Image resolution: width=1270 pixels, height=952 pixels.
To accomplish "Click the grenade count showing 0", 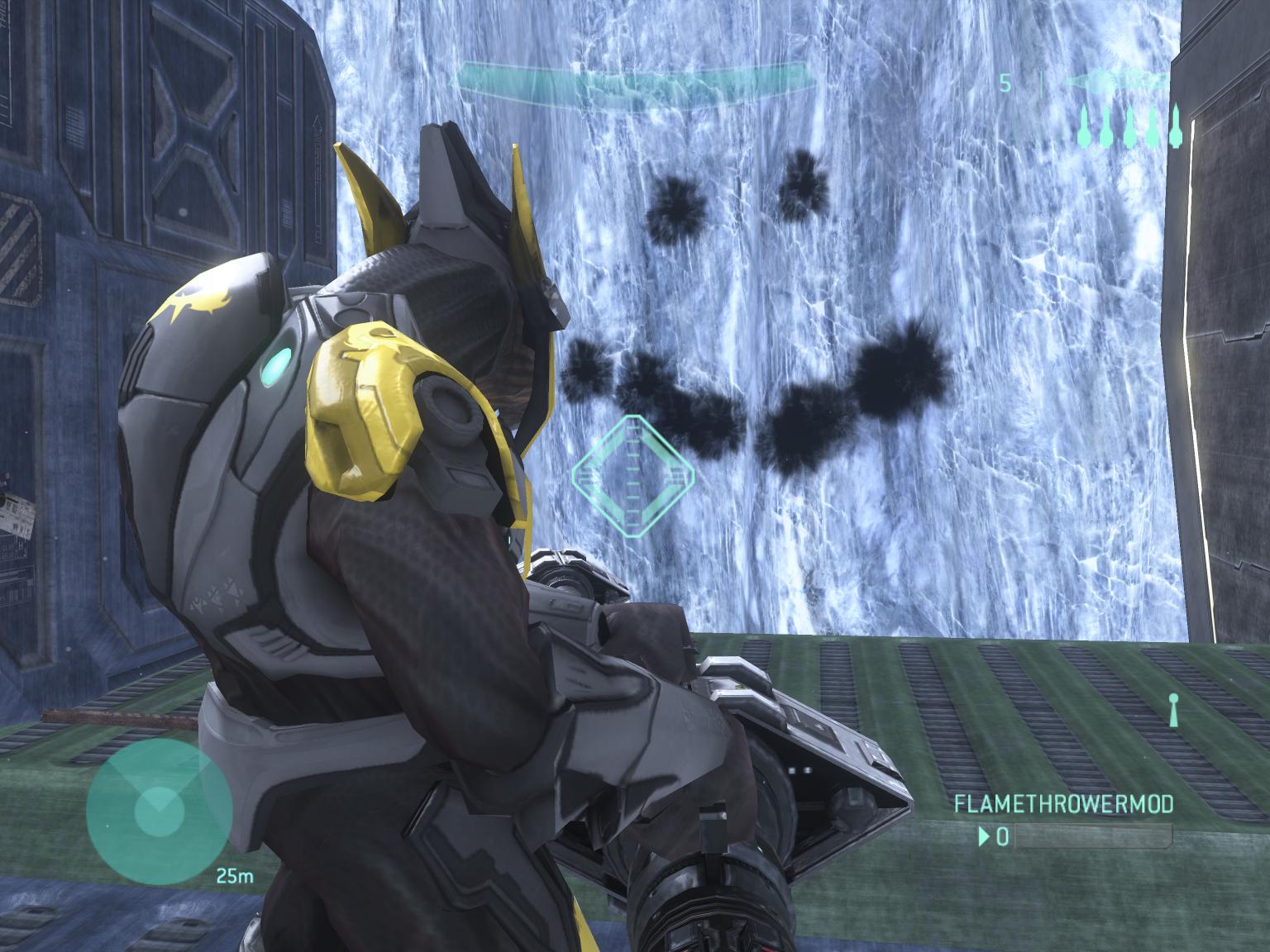I will pos(1004,836).
